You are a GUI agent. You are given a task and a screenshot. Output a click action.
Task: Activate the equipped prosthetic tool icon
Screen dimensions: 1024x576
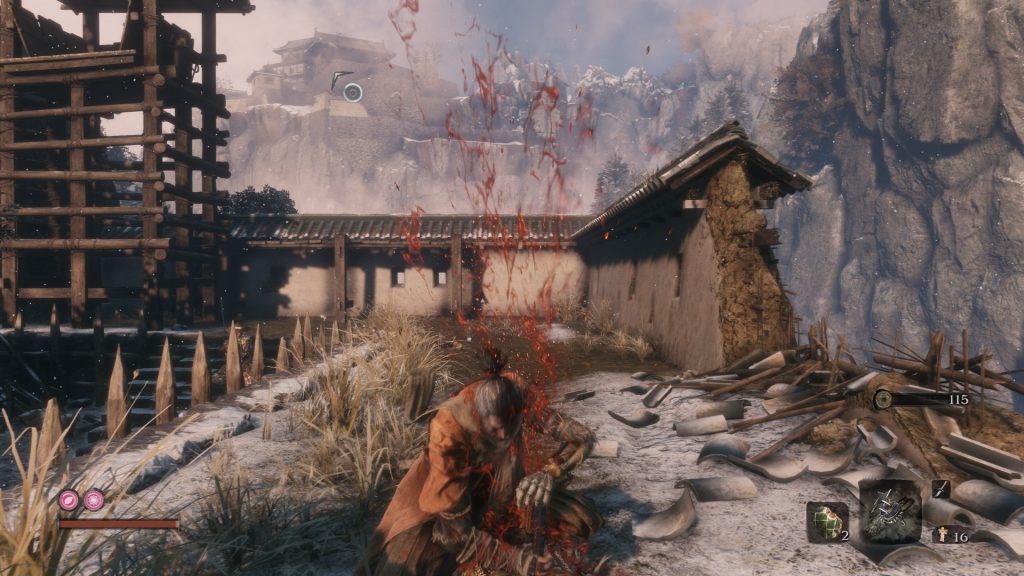click(889, 512)
